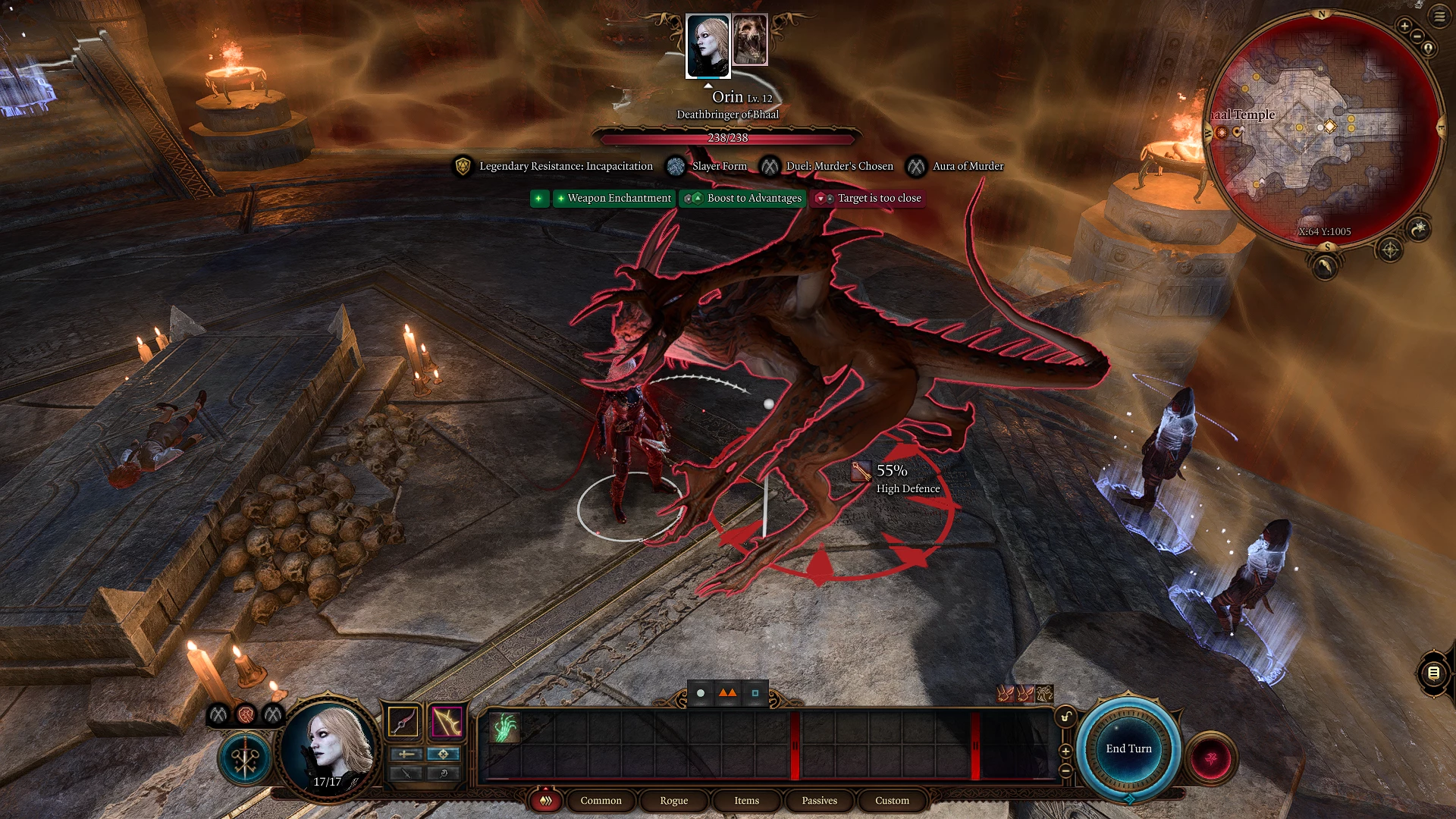The width and height of the screenshot is (1456, 819).
Task: Select the second turn-order portrait
Action: pos(750,39)
